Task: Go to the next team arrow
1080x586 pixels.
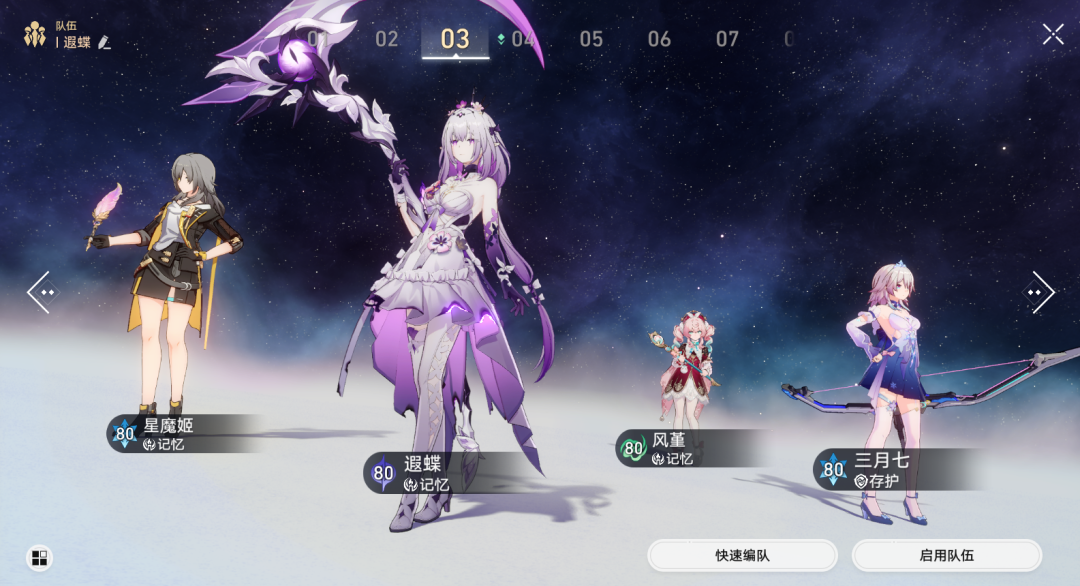Action: [1038, 292]
